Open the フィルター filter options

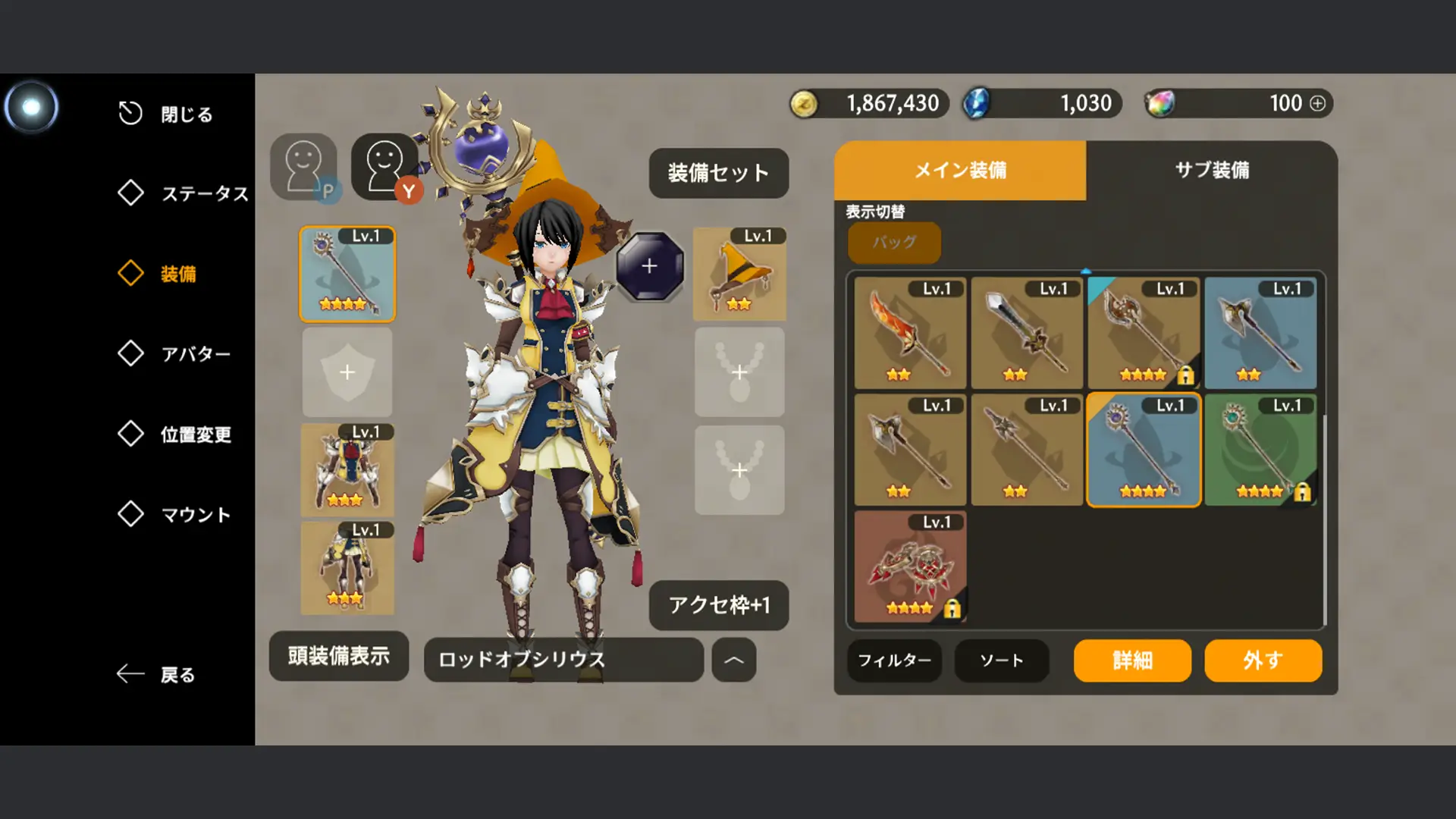click(893, 661)
